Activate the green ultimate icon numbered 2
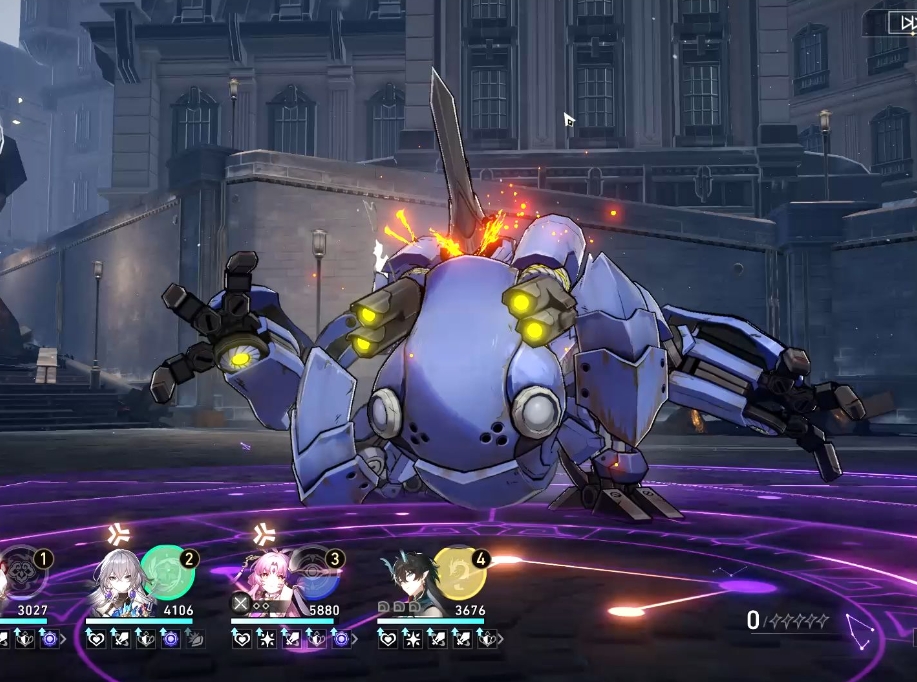 [166, 571]
